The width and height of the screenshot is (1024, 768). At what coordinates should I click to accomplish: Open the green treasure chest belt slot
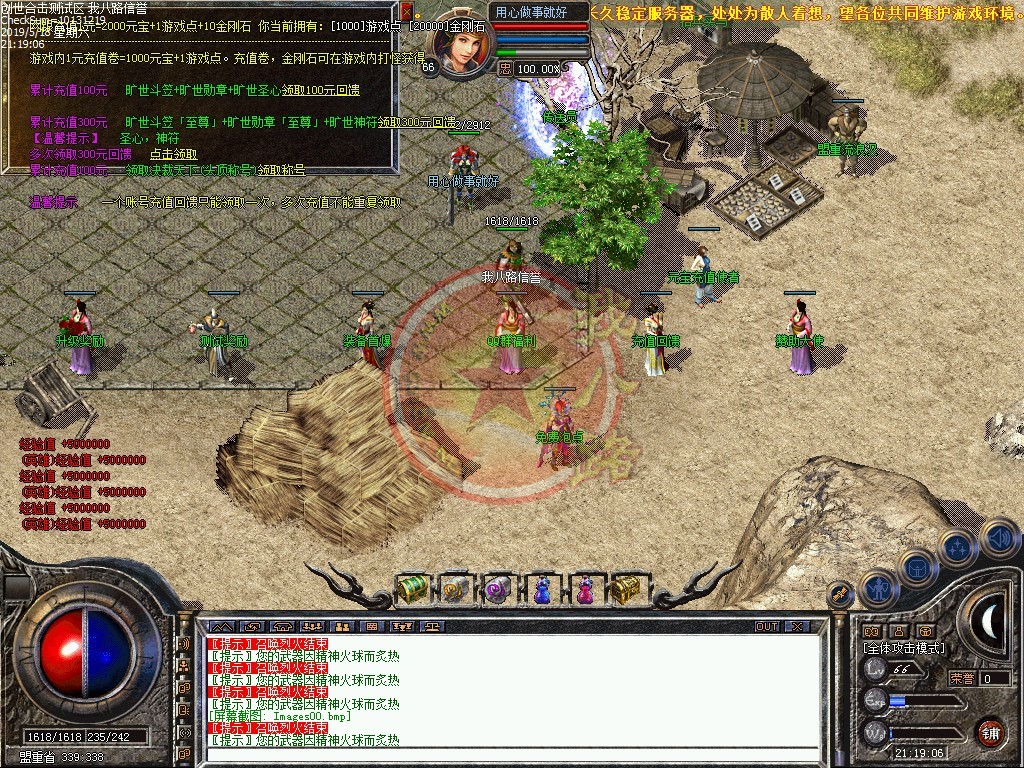pos(412,589)
